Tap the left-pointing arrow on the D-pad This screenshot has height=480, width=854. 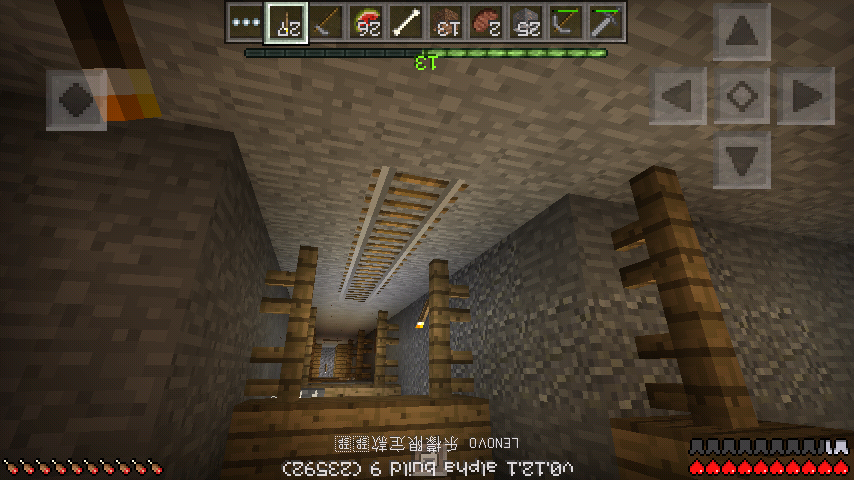point(679,96)
